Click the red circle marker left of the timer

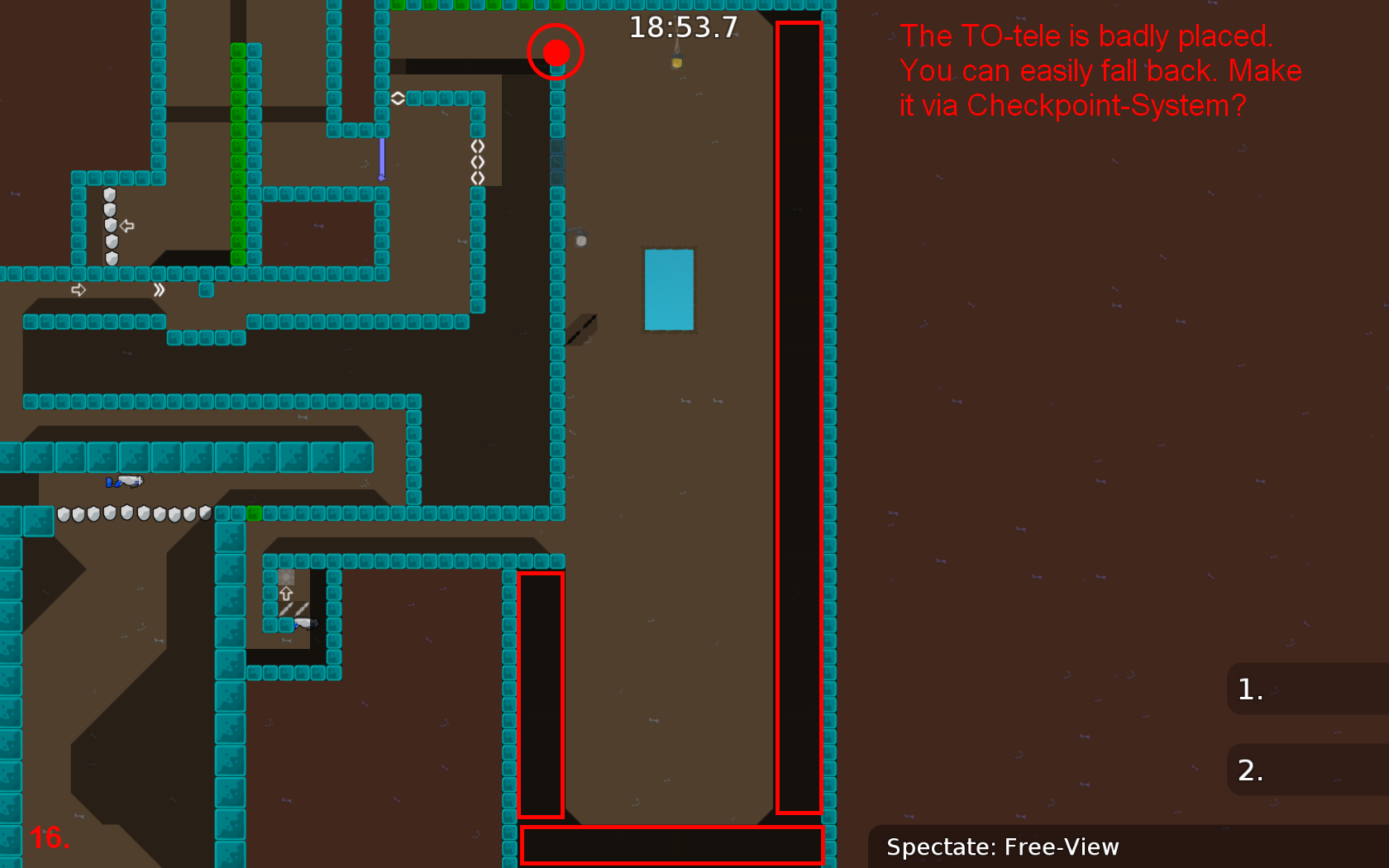556,52
